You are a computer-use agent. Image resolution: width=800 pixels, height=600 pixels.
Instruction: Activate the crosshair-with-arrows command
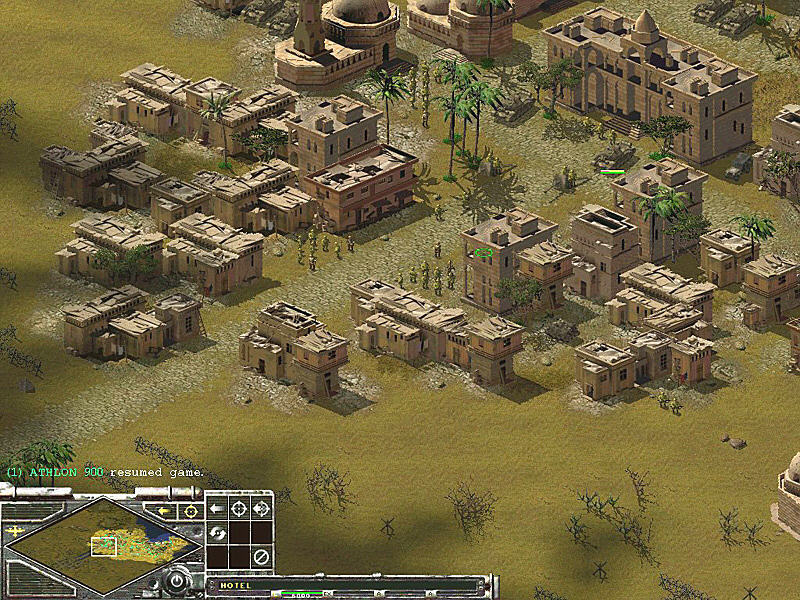point(262,508)
